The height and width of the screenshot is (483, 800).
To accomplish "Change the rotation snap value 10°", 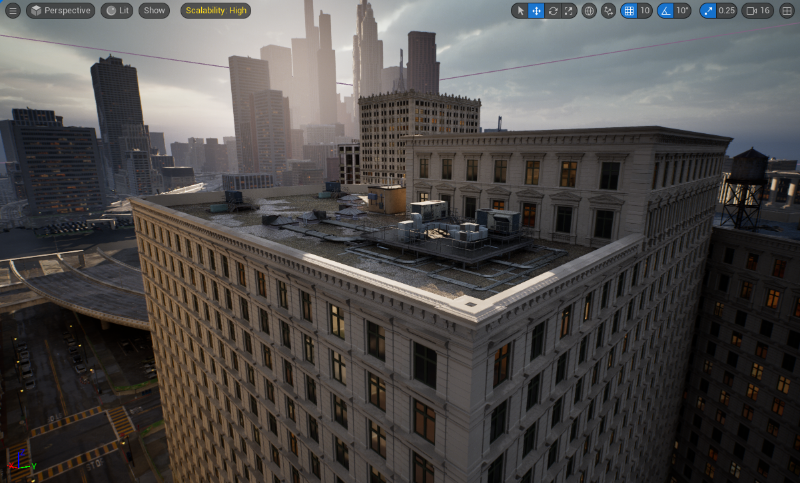I will 682,11.
